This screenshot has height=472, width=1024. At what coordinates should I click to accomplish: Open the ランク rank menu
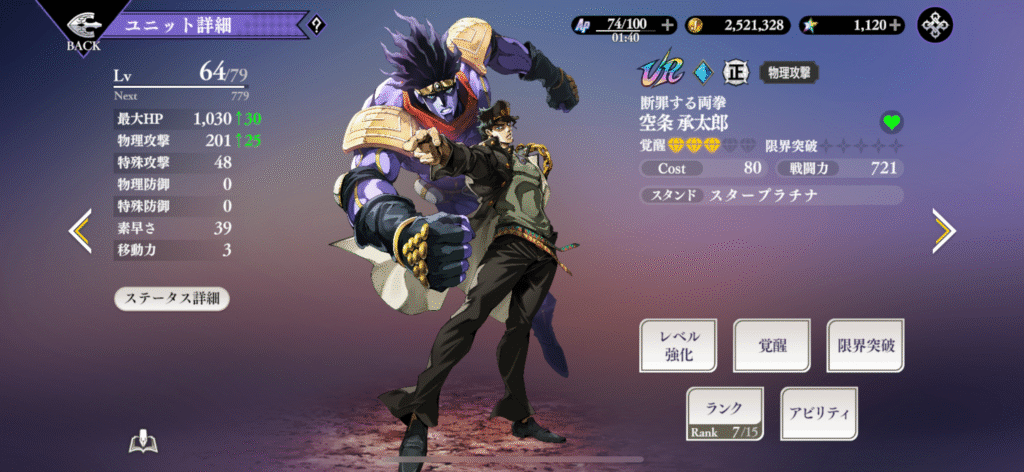[725, 413]
